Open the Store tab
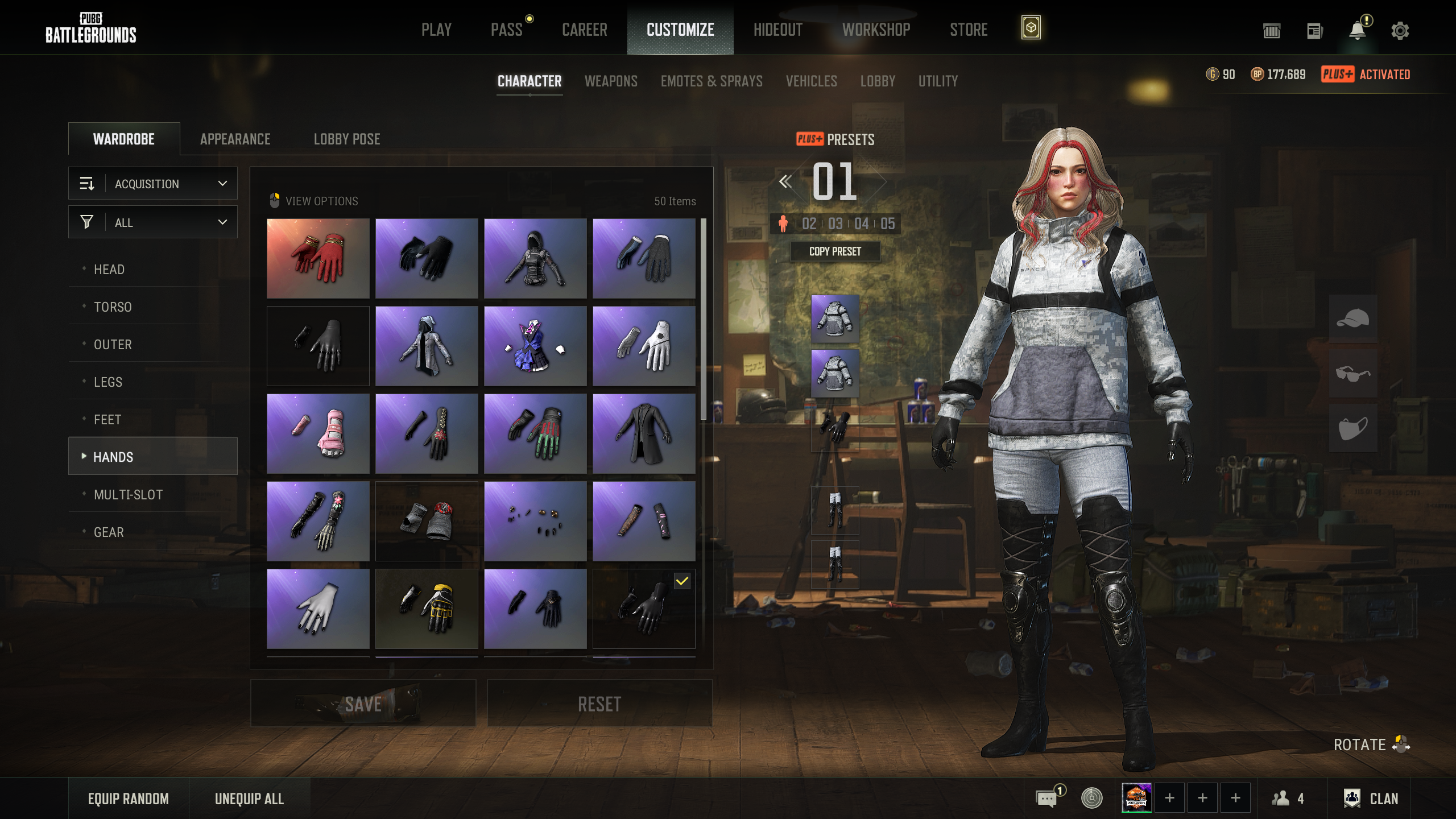 click(968, 30)
